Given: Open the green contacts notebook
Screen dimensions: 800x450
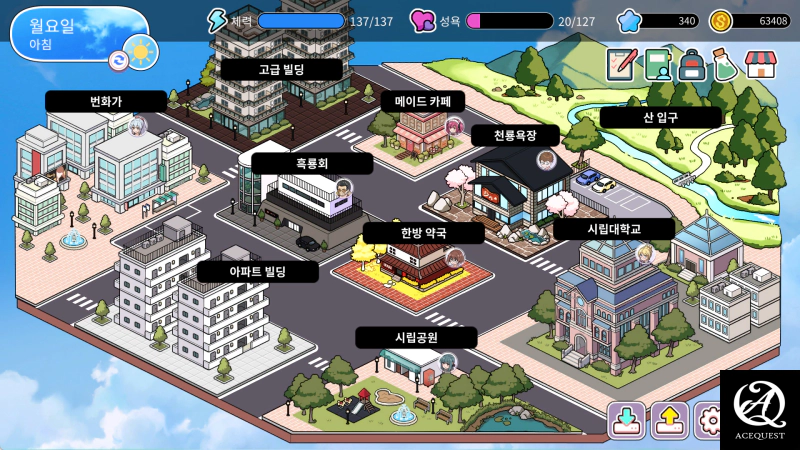Looking at the screenshot, I should (x=657, y=64).
